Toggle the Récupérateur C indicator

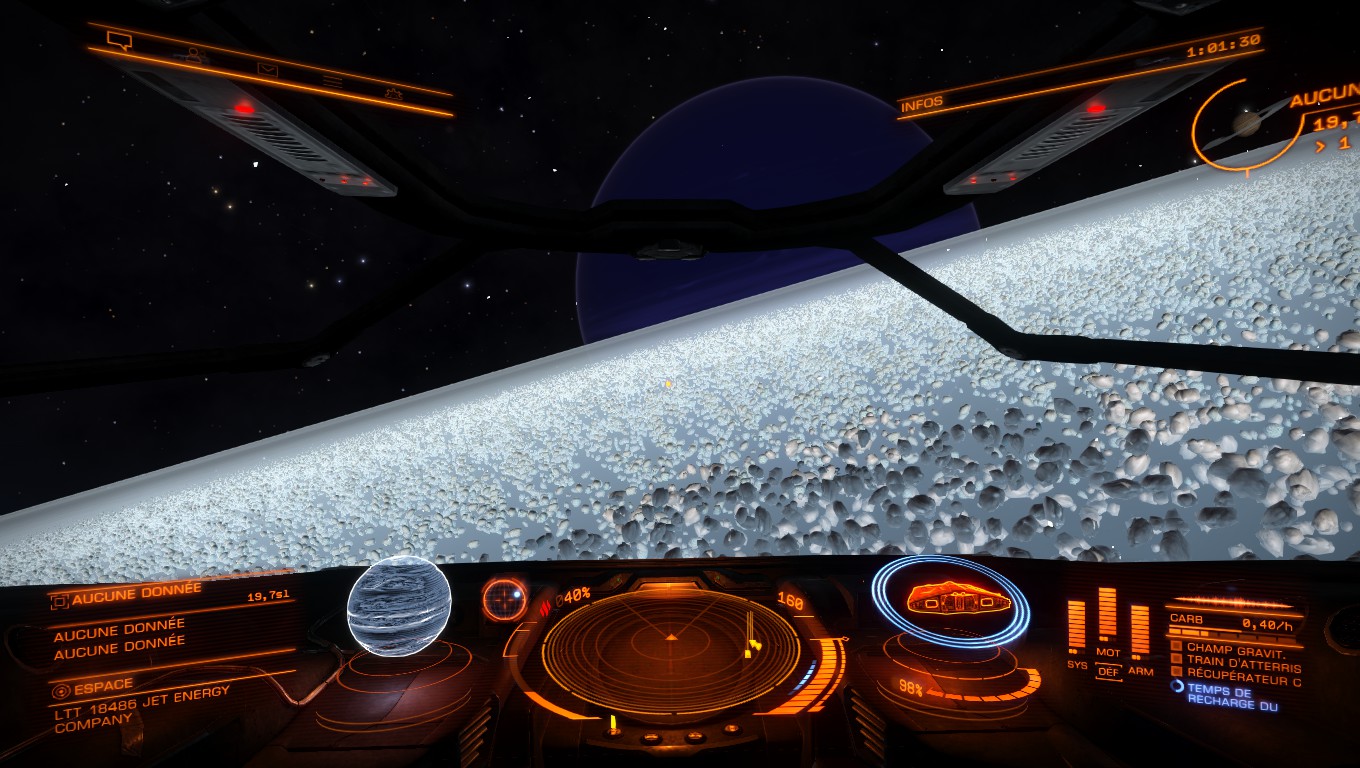point(1236,681)
